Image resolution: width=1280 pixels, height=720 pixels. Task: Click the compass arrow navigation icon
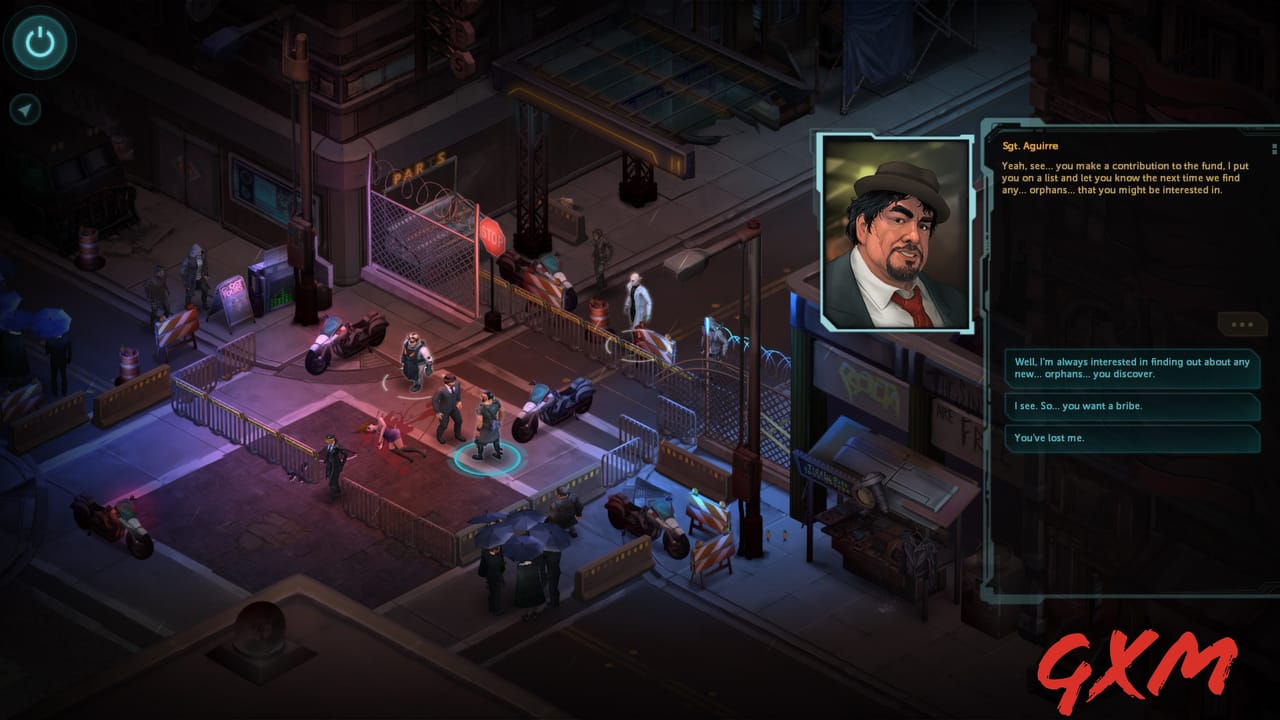click(x=27, y=110)
